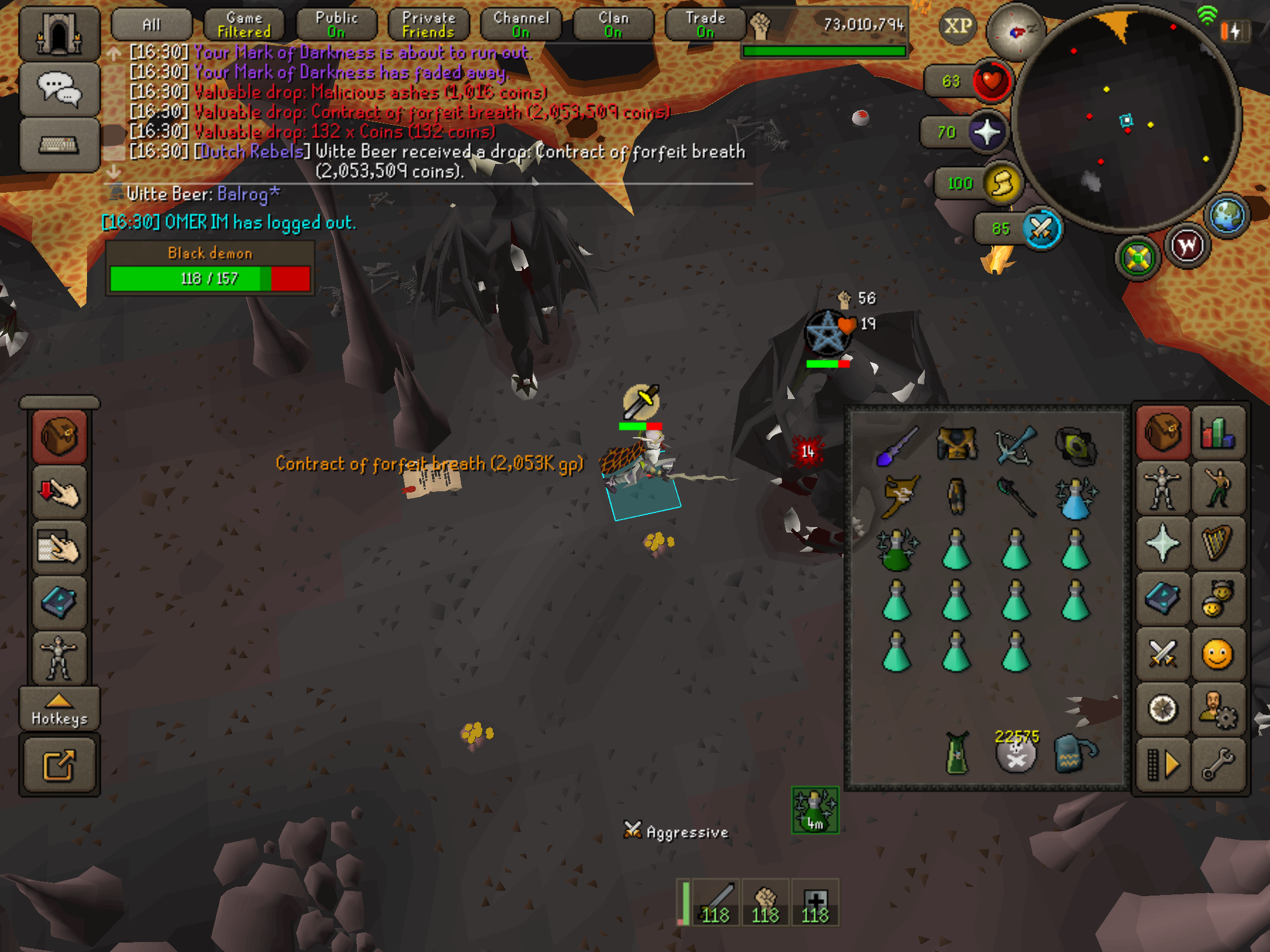Open the emotes smiley tab

tap(1217, 653)
